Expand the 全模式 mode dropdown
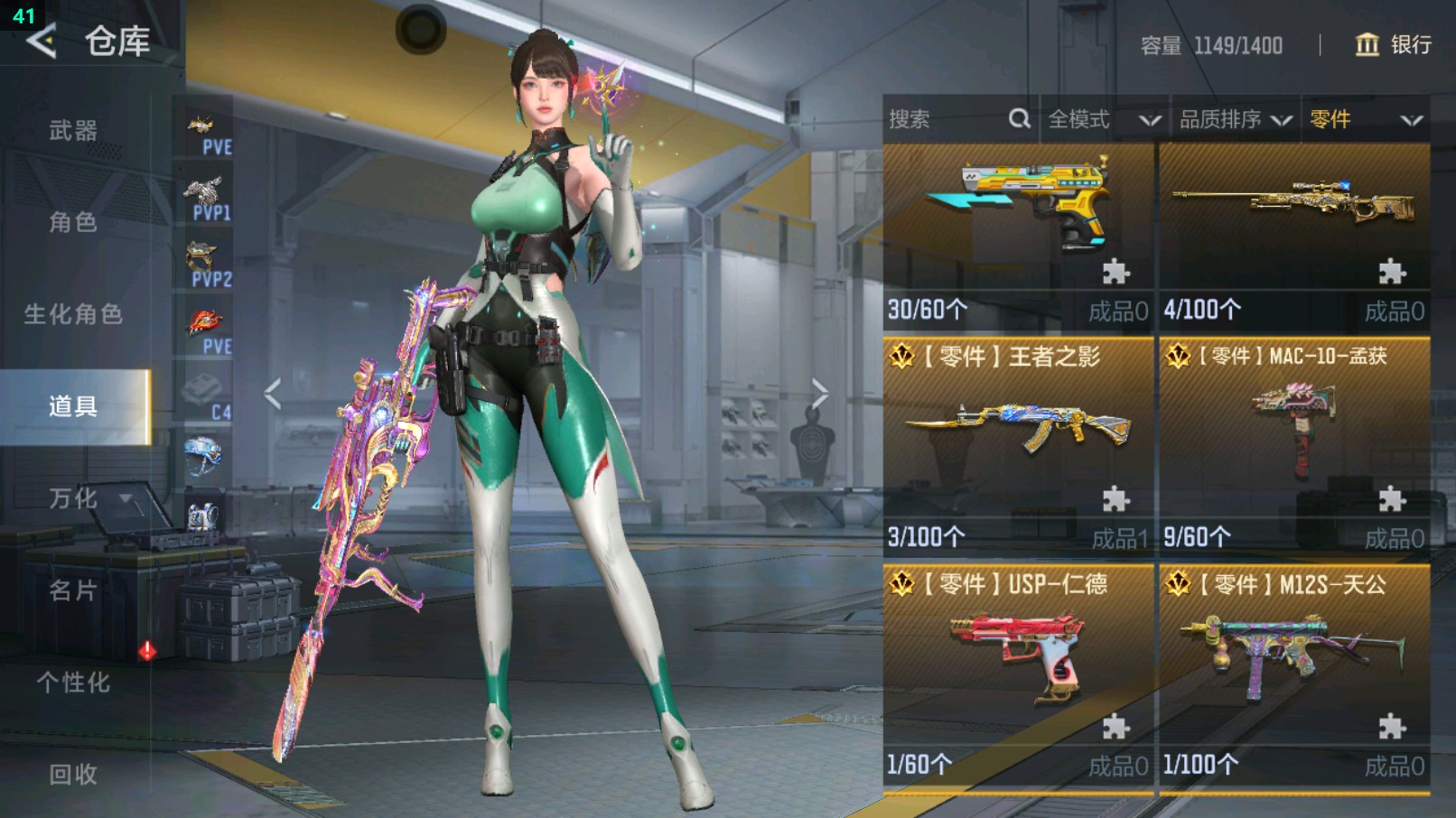Screen dimensions: 1456x818 coord(1104,119)
